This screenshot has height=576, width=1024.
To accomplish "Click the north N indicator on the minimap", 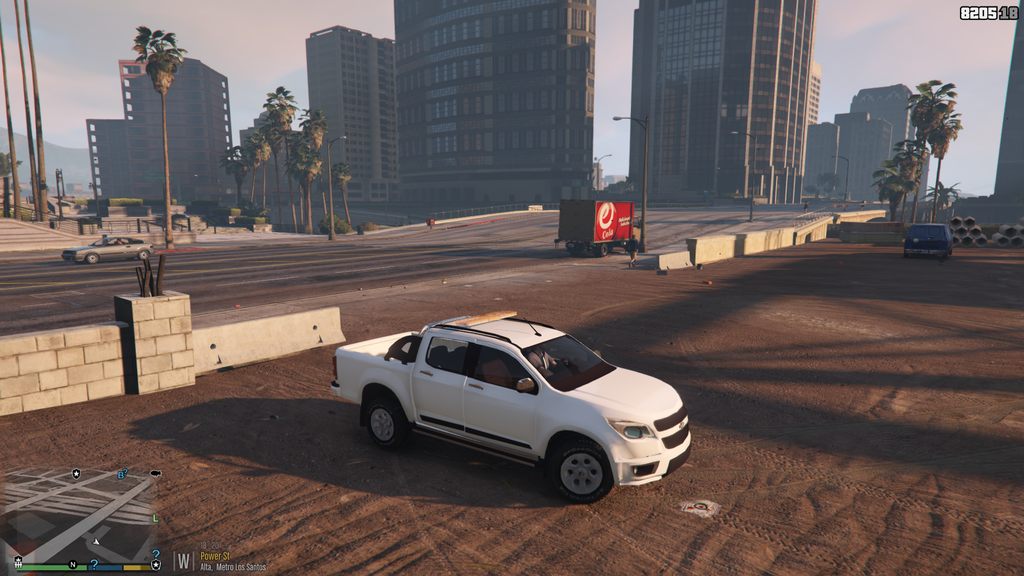I will click(x=73, y=565).
